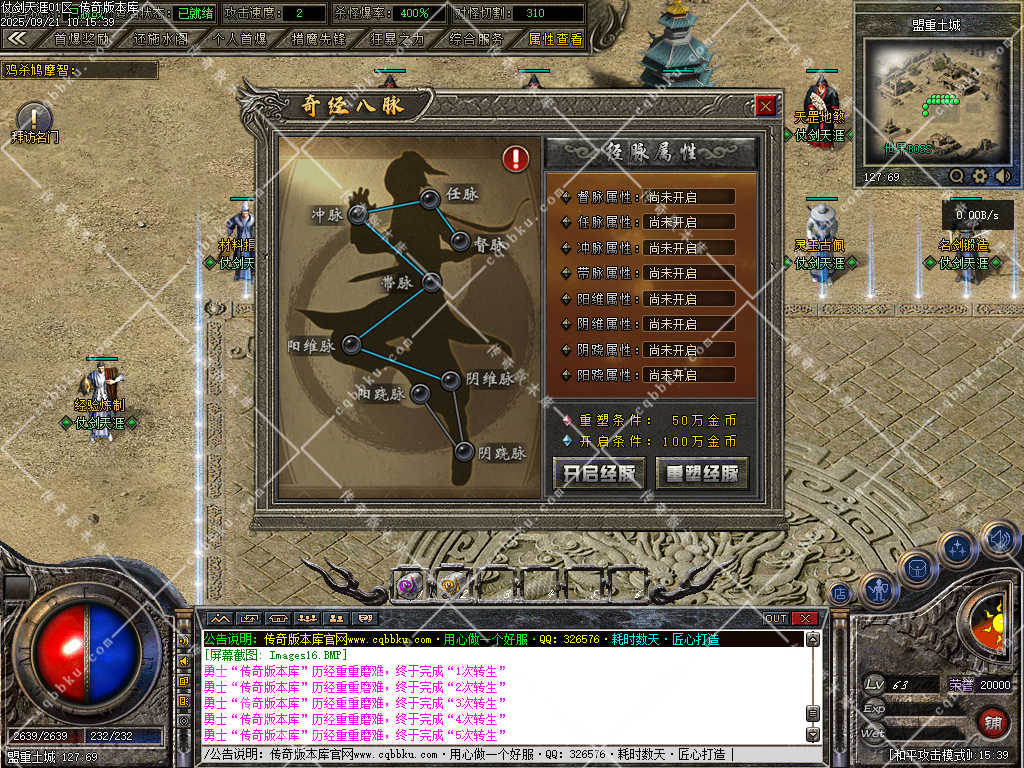This screenshot has height=768, width=1024.
Task: Select the 冲脉 meridian node
Action: [358, 215]
